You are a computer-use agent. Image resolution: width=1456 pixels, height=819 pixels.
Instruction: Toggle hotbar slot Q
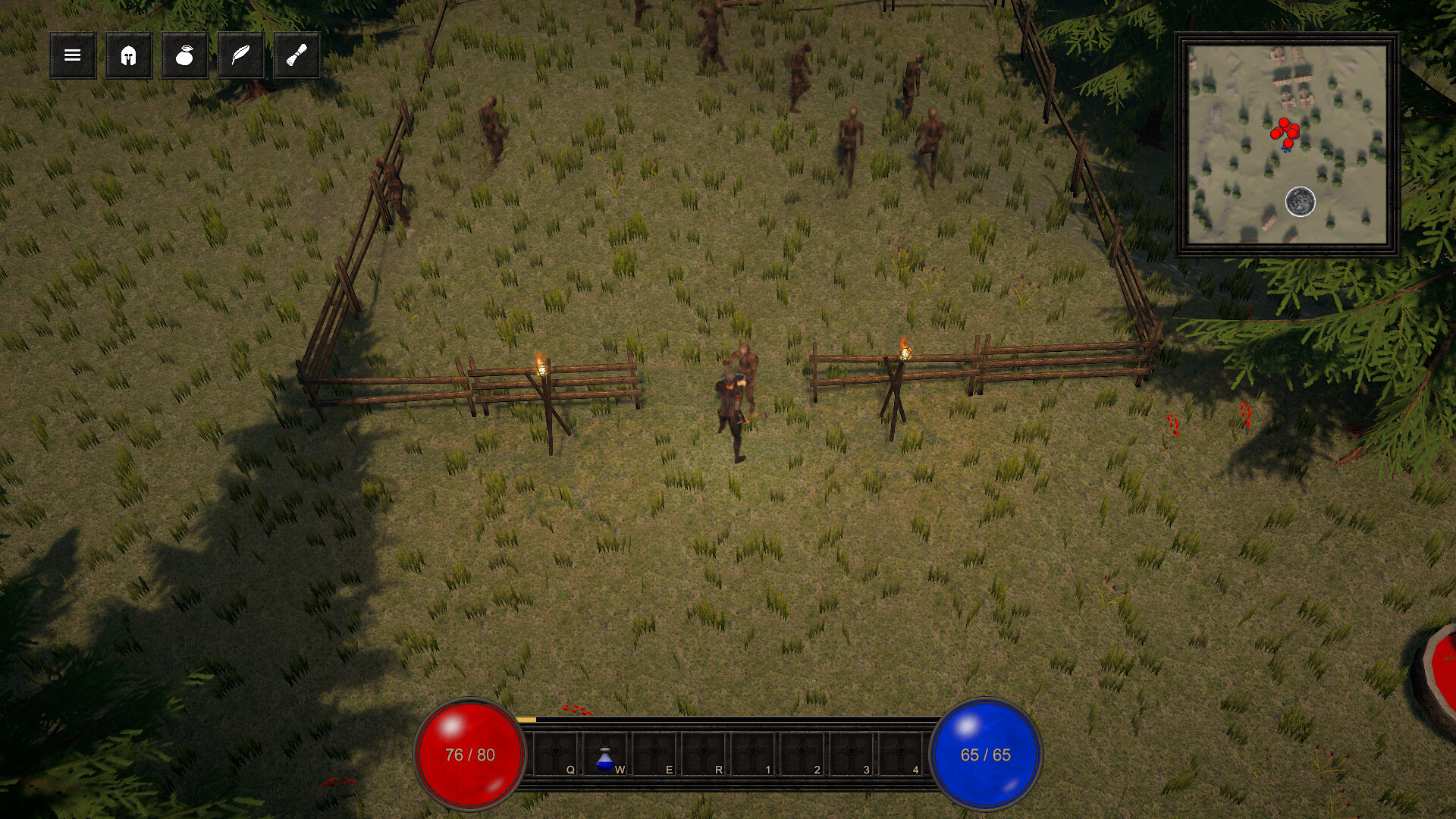(x=554, y=754)
